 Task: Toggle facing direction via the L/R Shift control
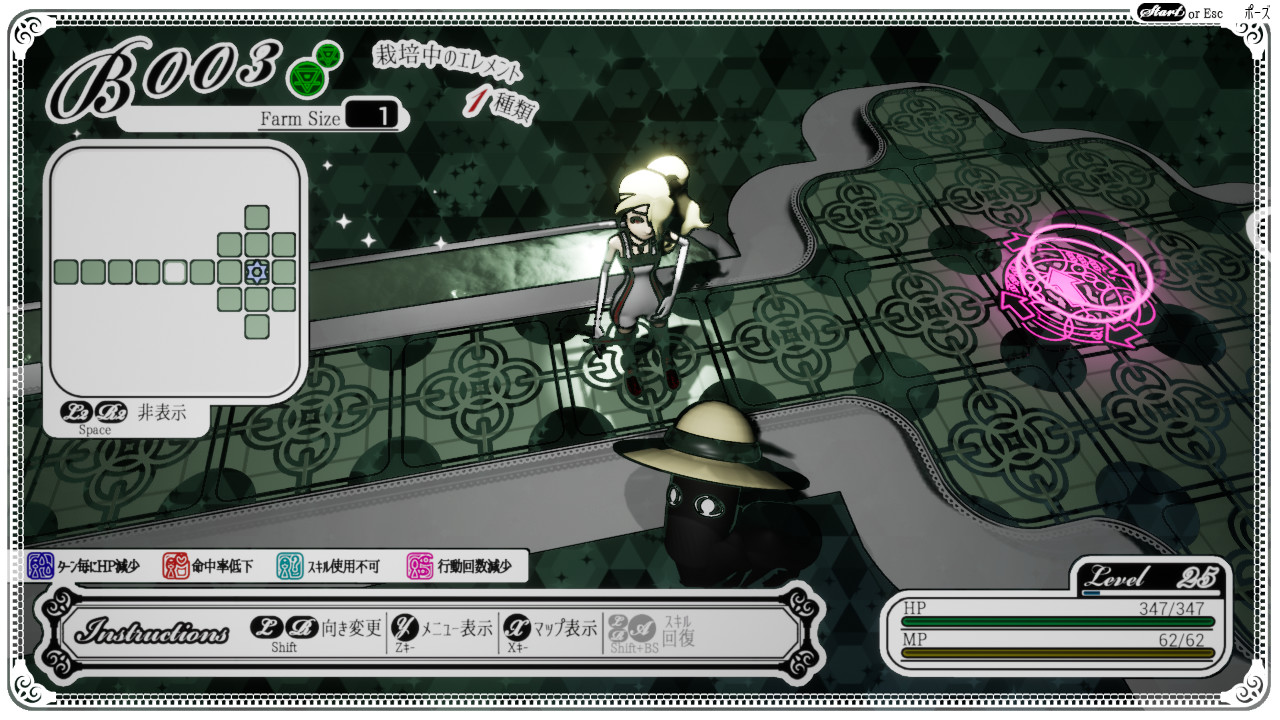coord(283,629)
